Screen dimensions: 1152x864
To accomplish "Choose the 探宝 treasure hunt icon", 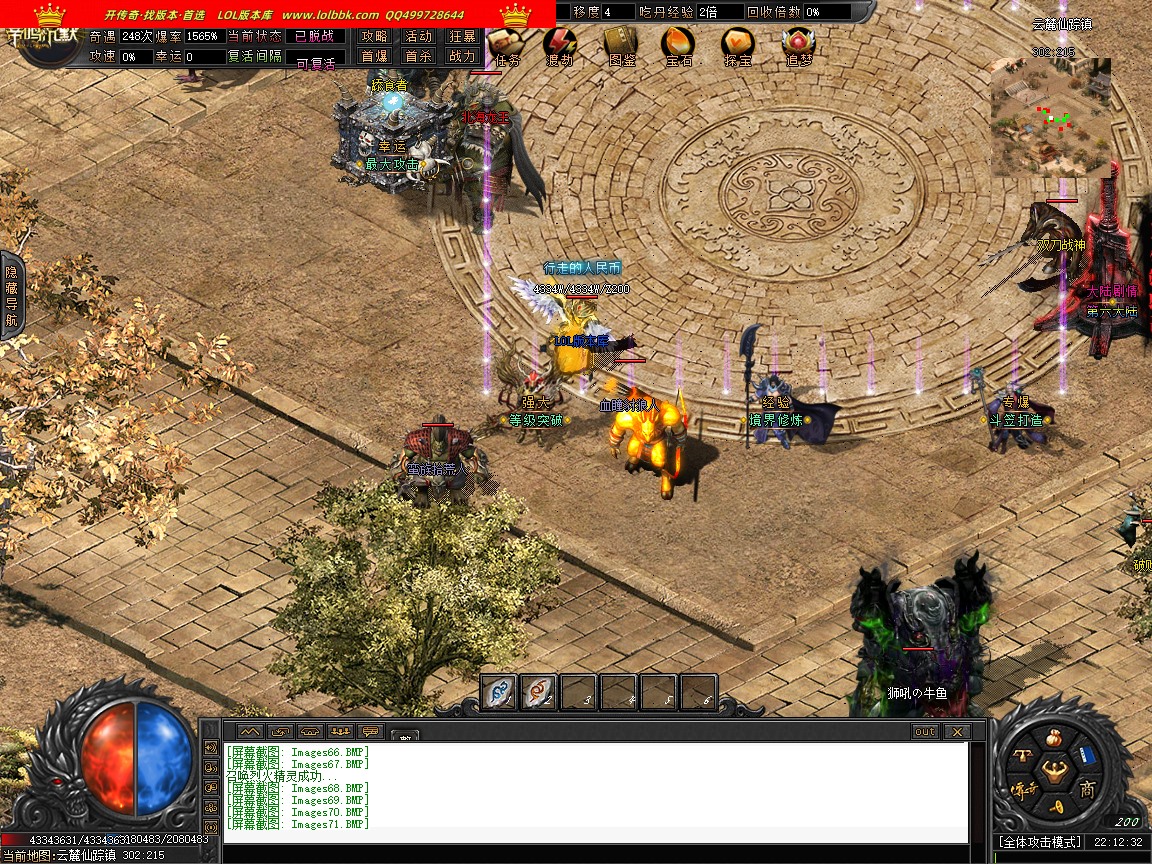I will (739, 44).
